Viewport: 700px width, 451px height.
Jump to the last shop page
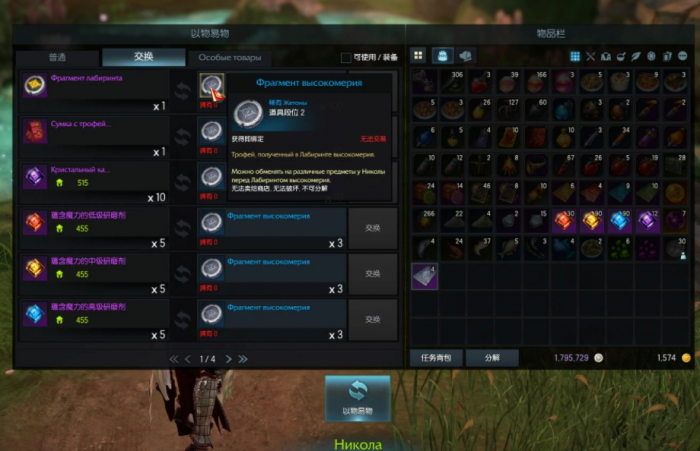243,358
